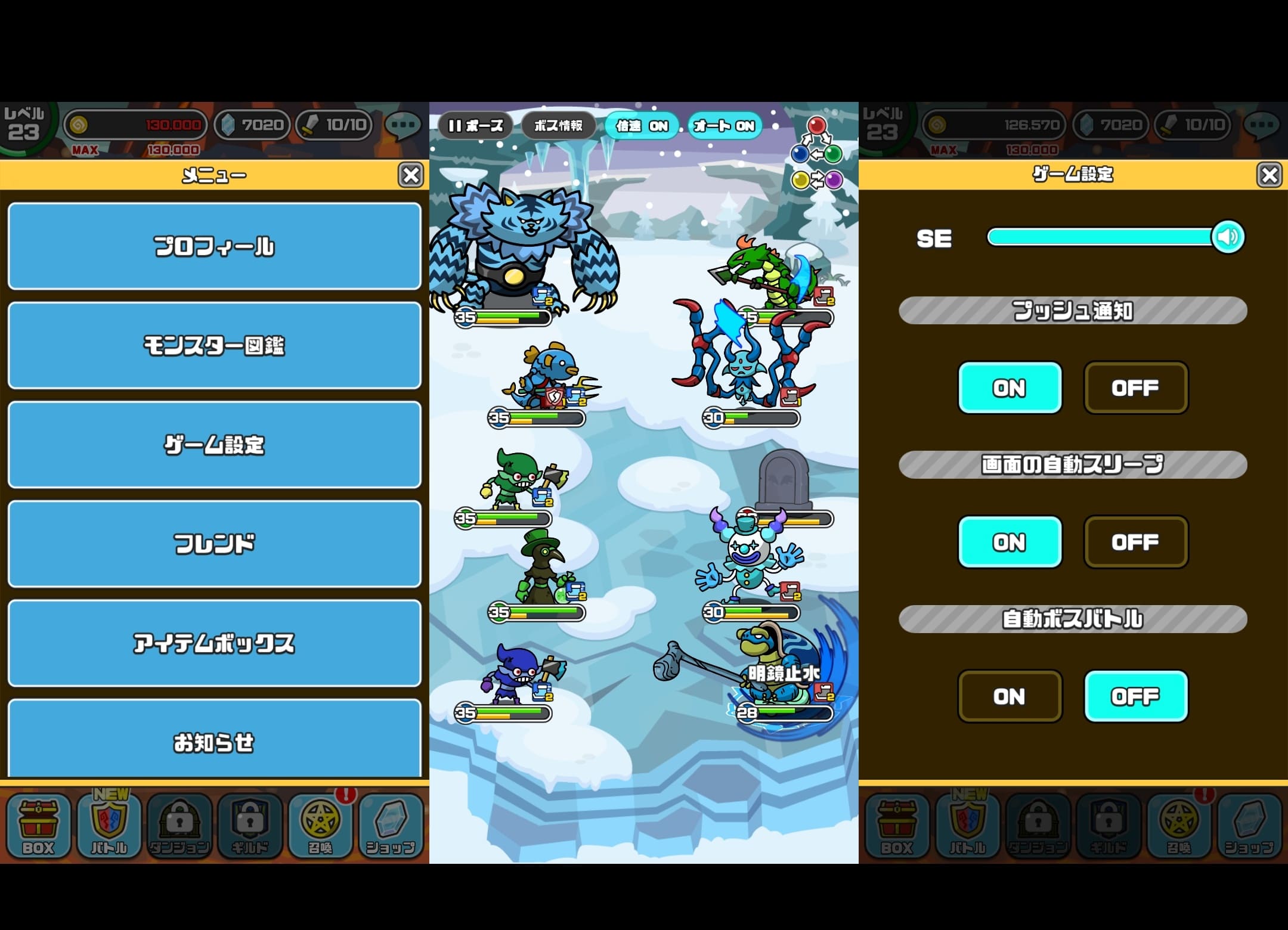This screenshot has width=1288, height=930.
Task: Turn 倍速 speed toggle off
Action: [641, 126]
